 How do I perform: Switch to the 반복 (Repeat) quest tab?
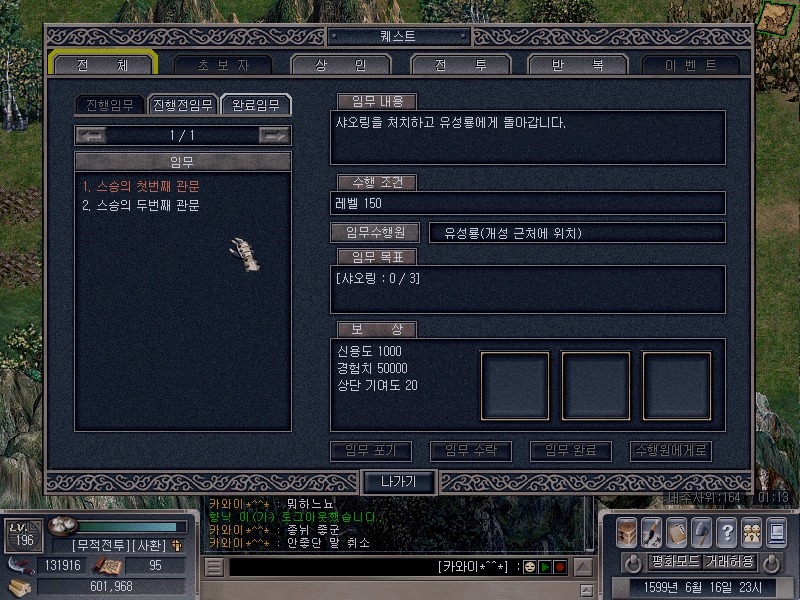[578, 64]
